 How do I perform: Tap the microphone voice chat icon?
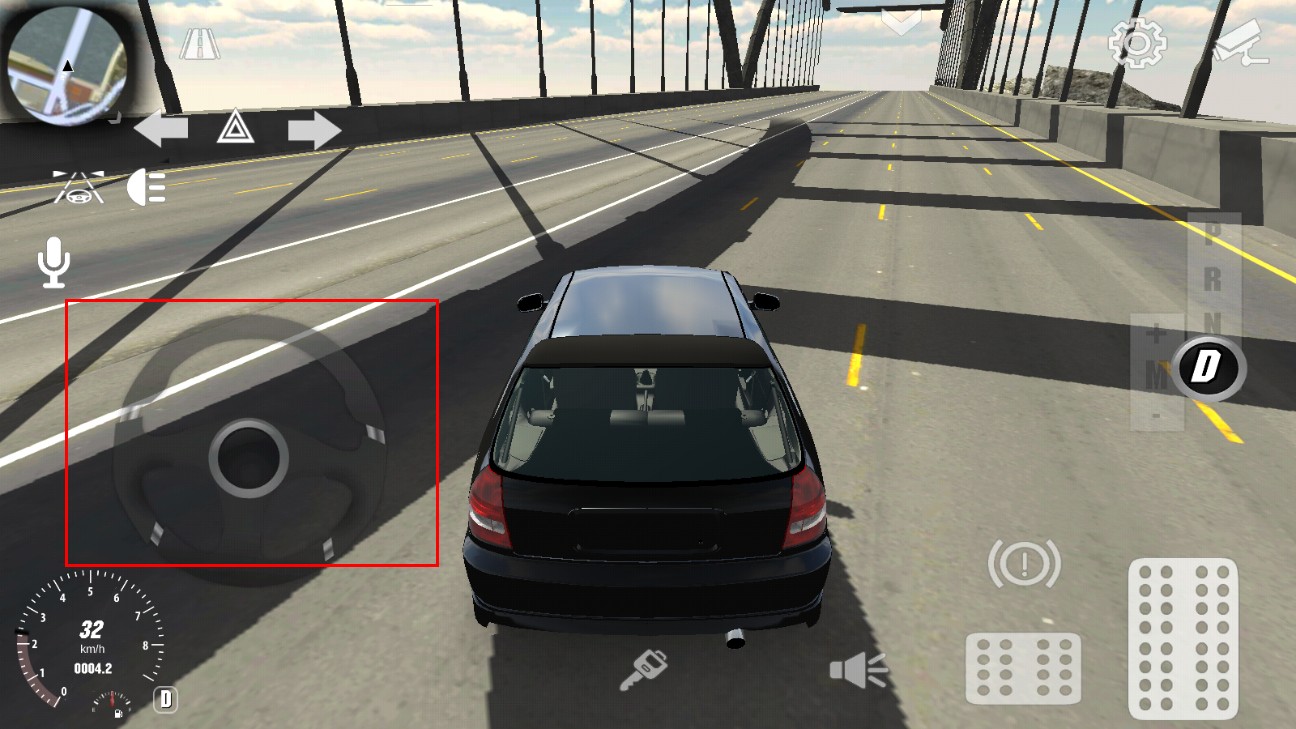[54, 264]
